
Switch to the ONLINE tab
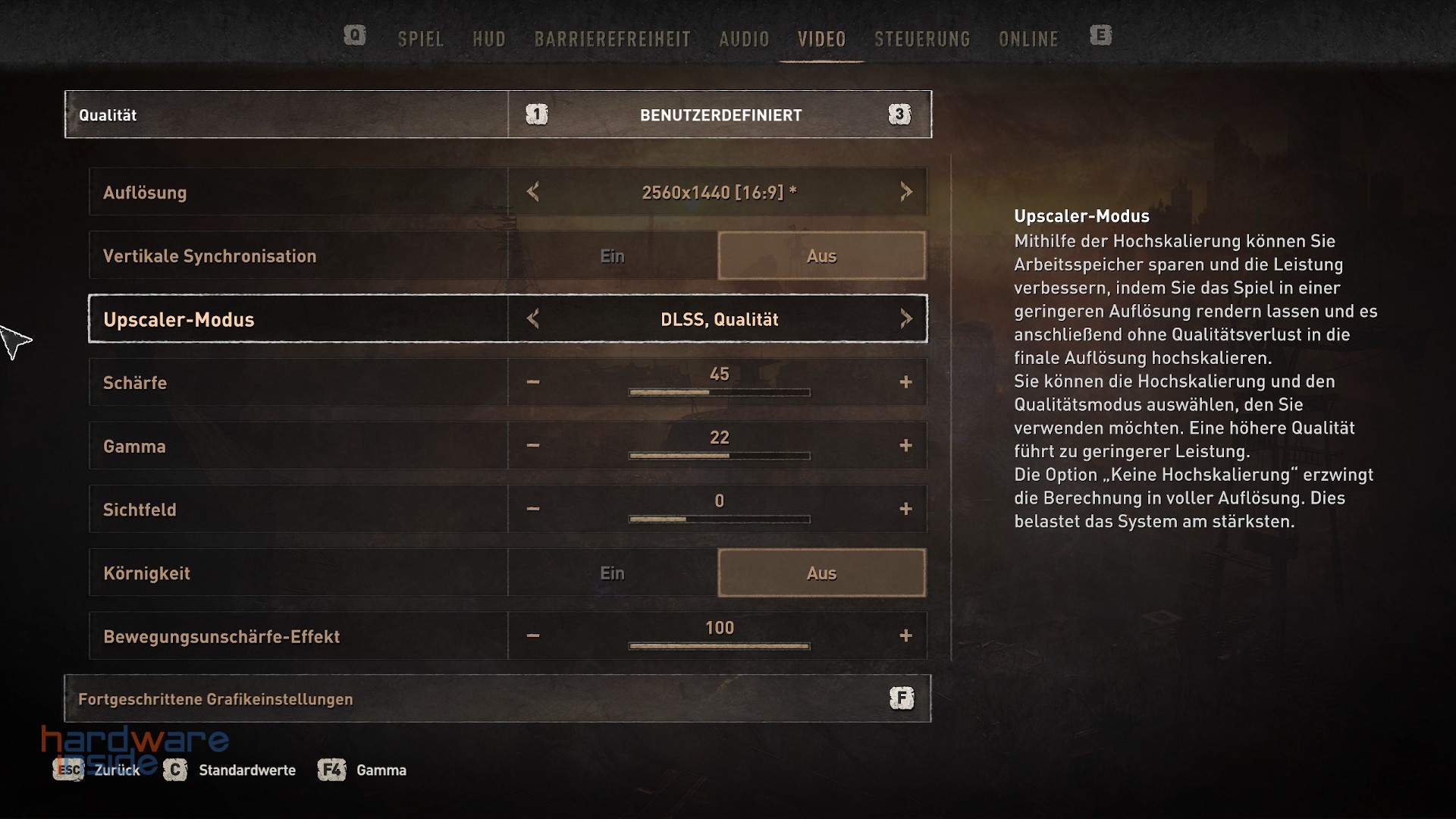tap(1028, 39)
